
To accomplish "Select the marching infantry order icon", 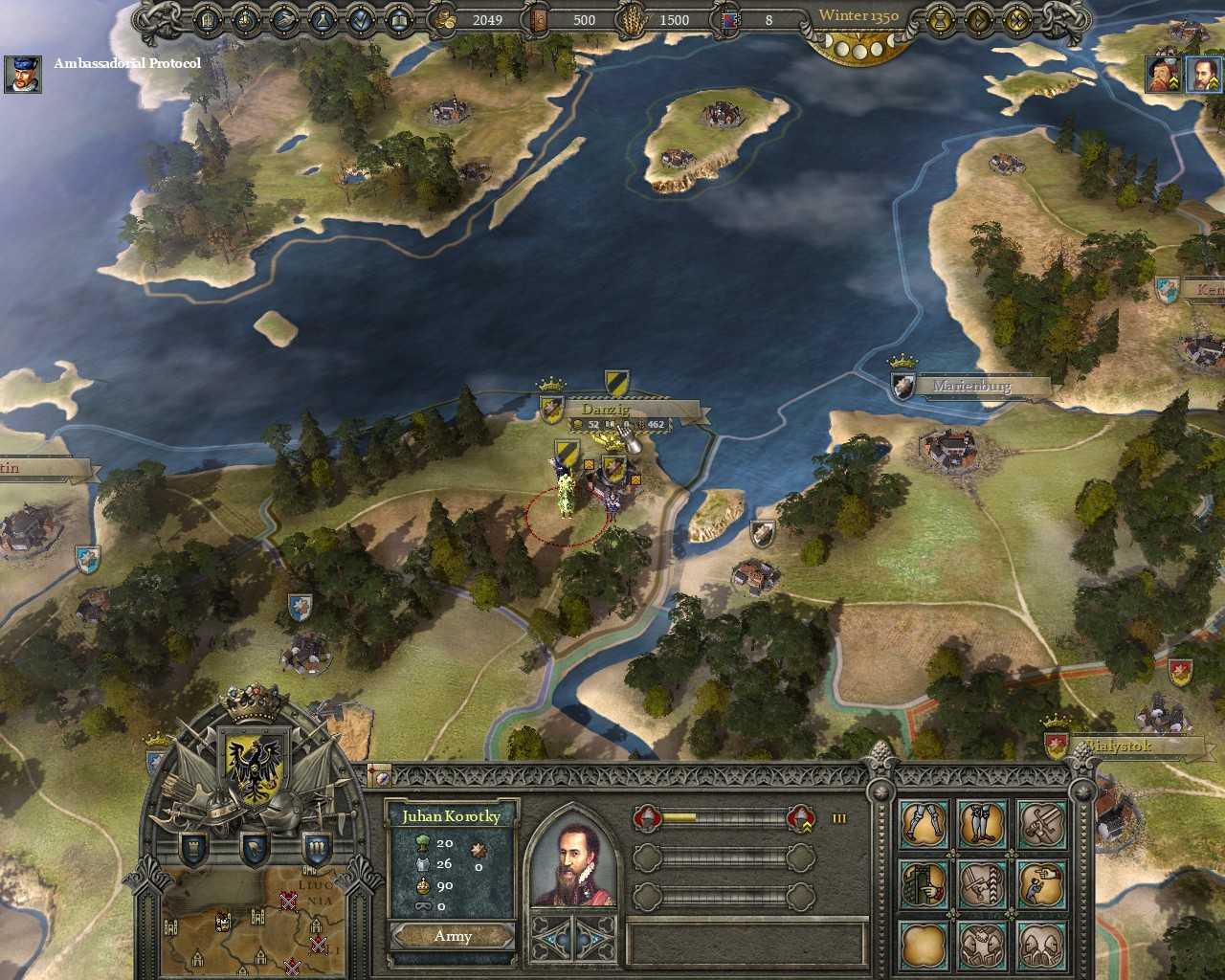I will pos(923,823).
